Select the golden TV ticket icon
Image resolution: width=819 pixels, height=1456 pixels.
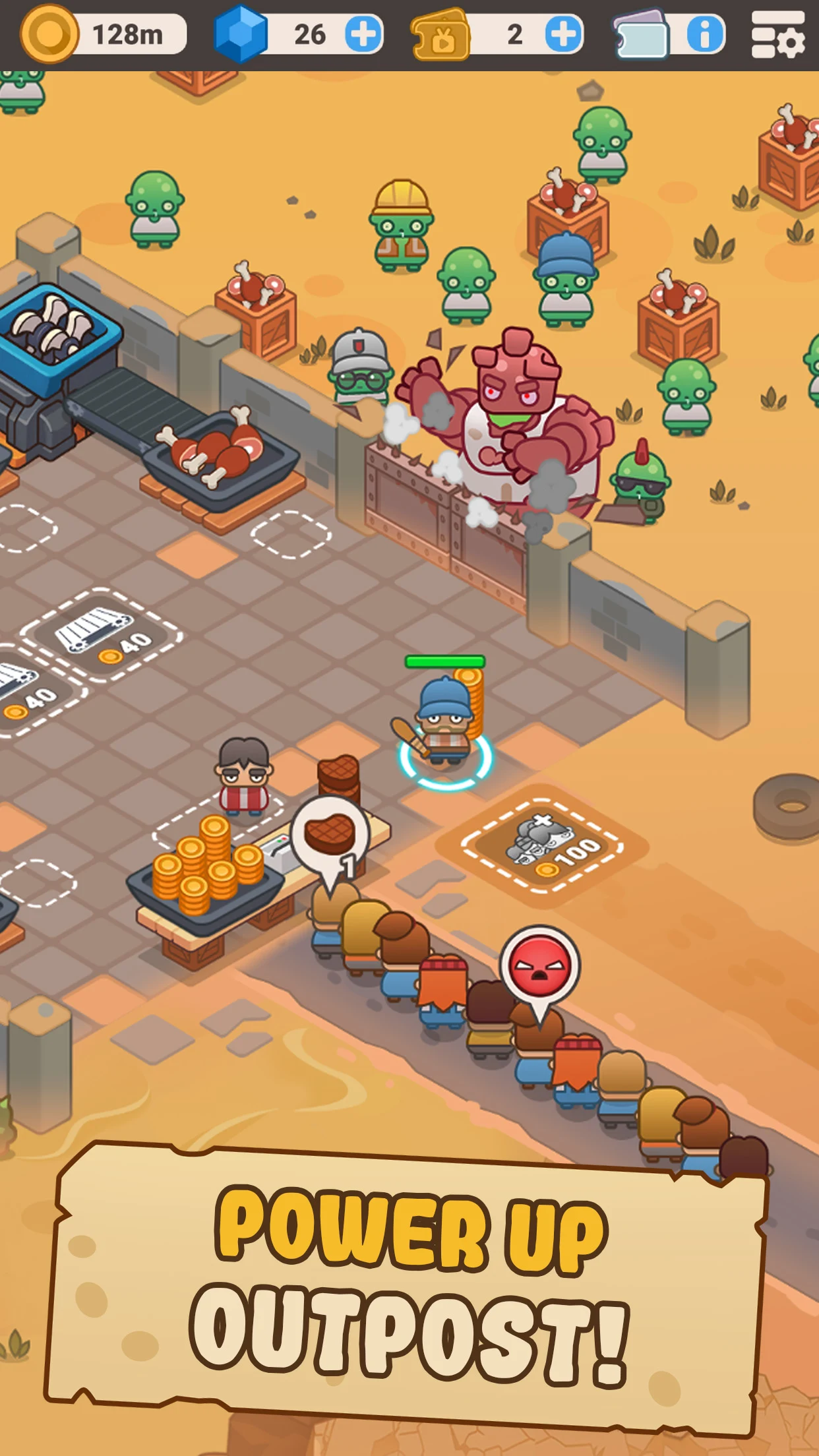[x=440, y=36]
